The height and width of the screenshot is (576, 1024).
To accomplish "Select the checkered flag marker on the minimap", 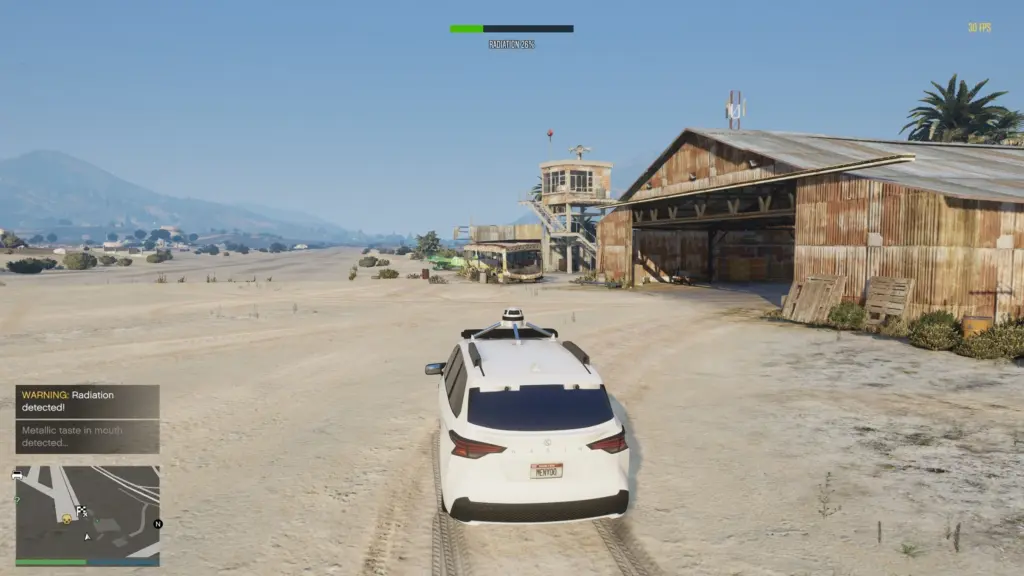I will pos(82,511).
